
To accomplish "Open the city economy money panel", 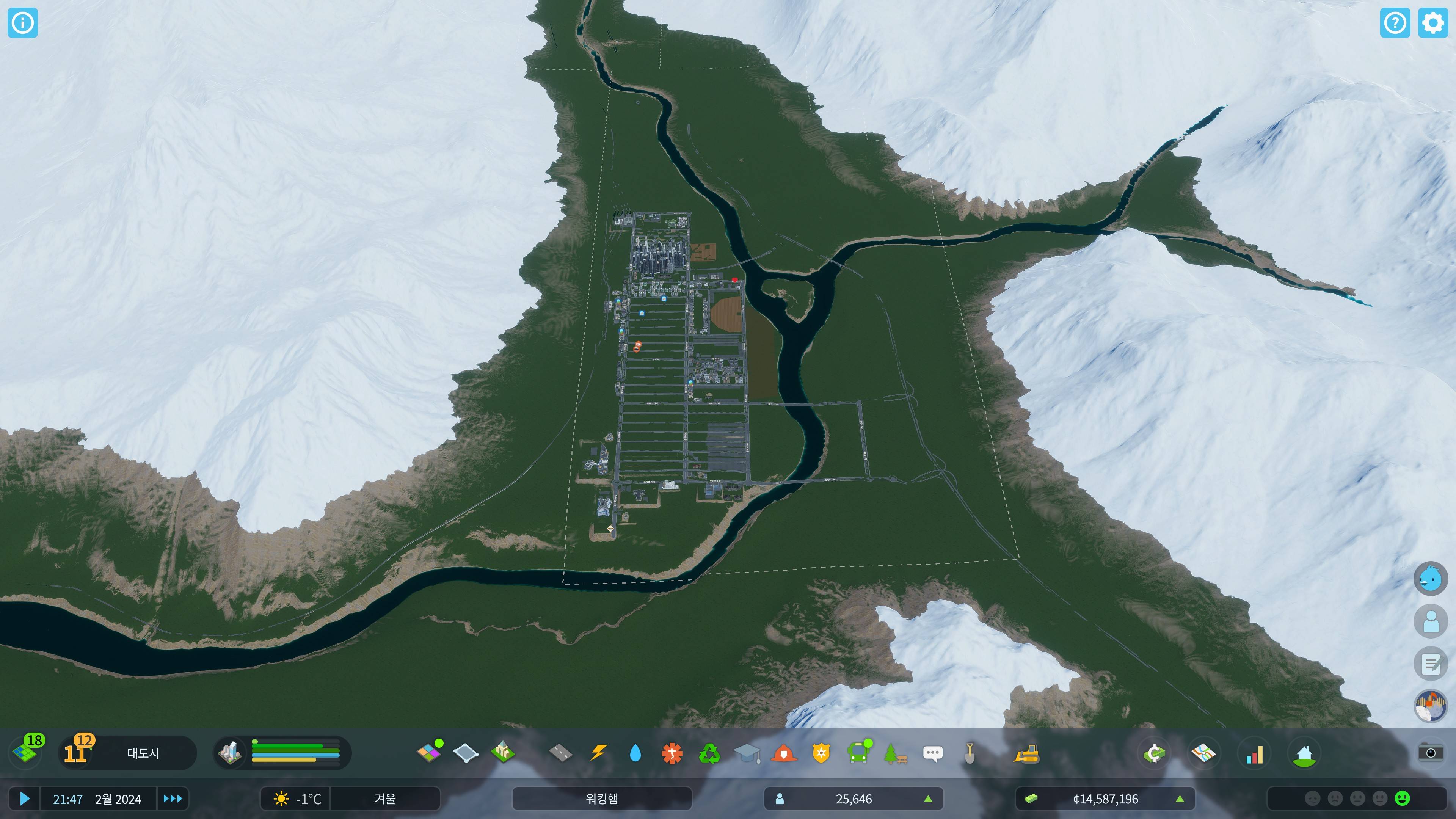I will [1153, 753].
